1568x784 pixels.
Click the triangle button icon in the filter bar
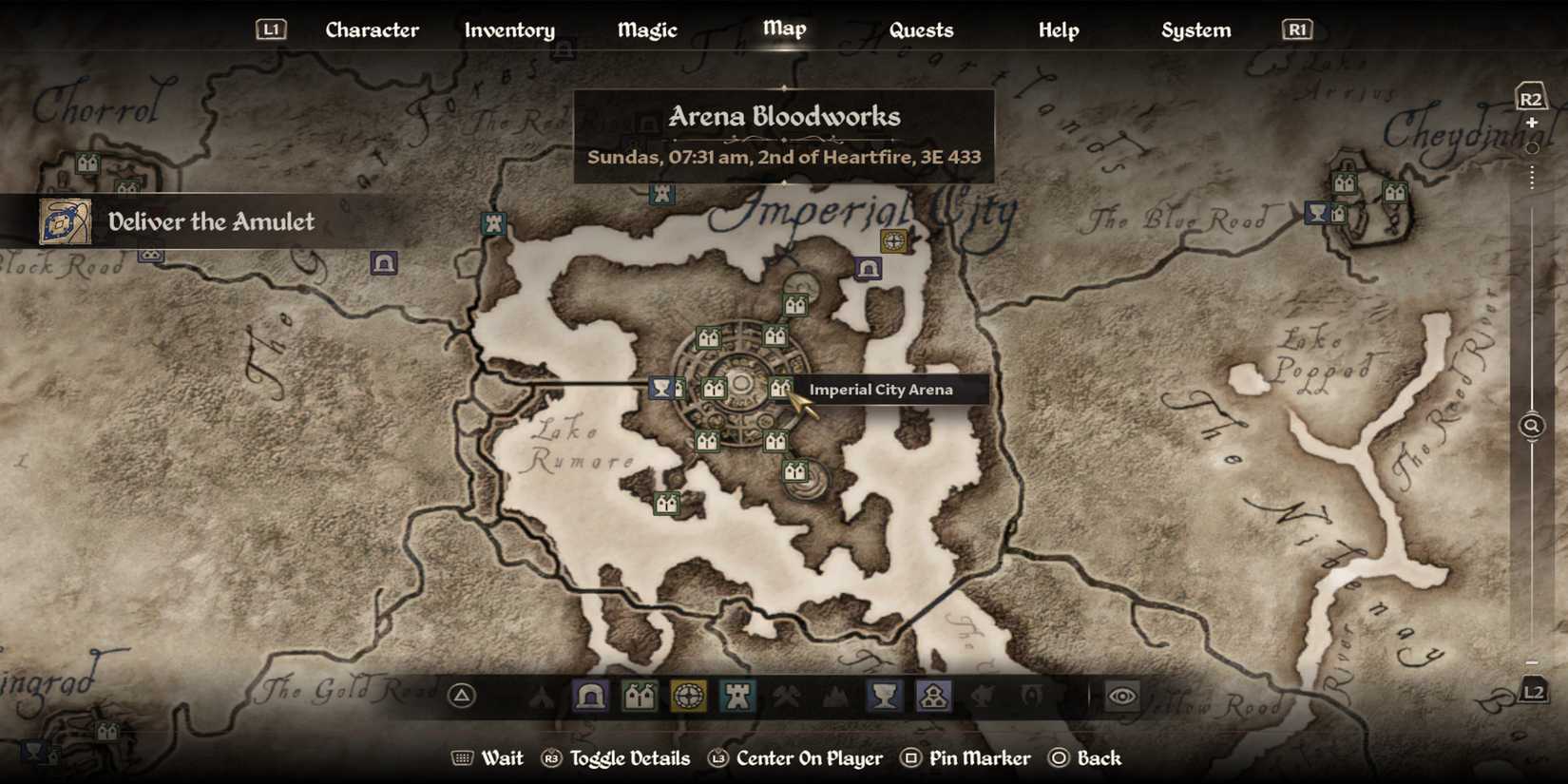462,697
